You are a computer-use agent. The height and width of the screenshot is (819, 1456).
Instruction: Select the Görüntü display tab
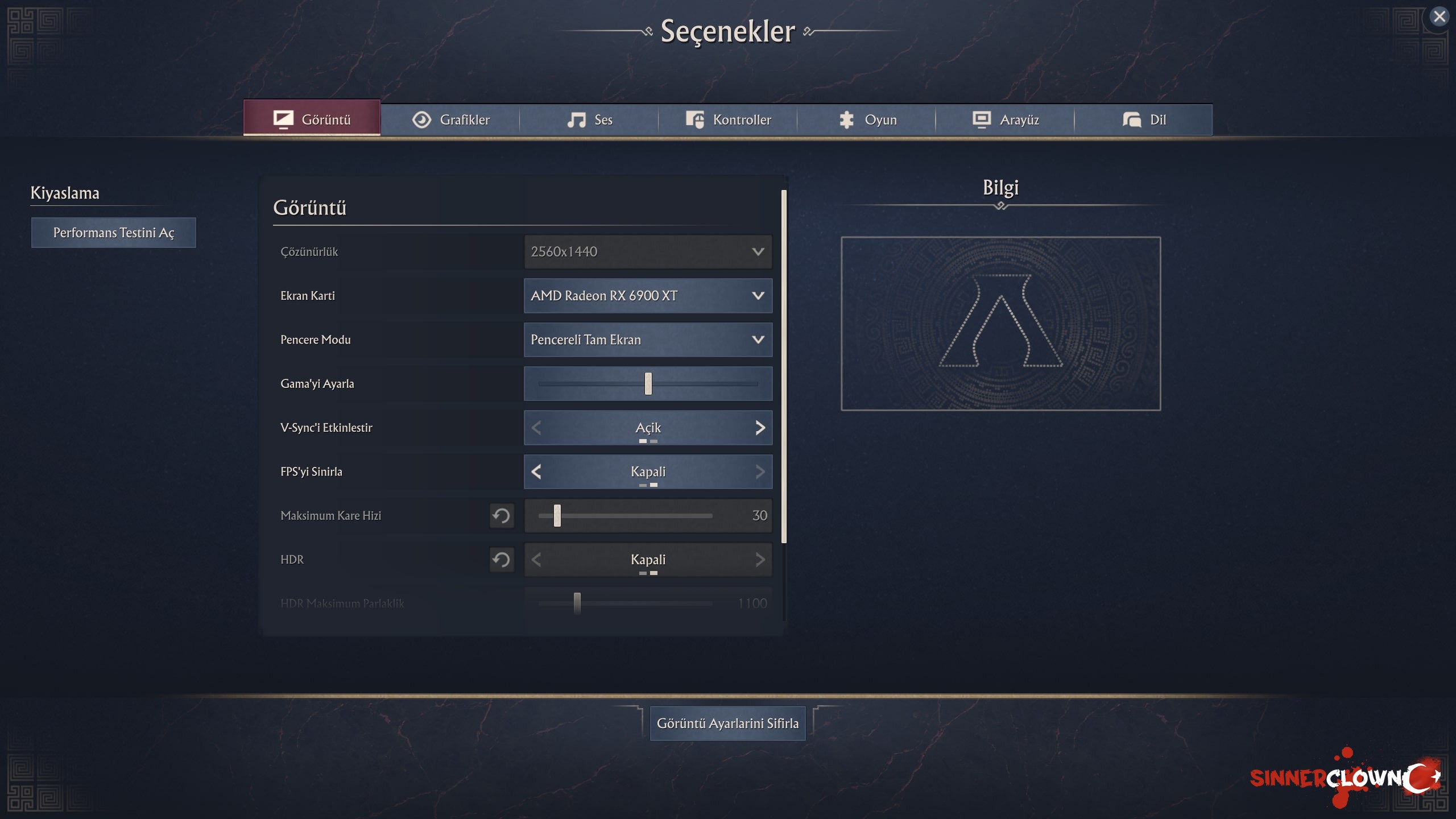(312, 119)
